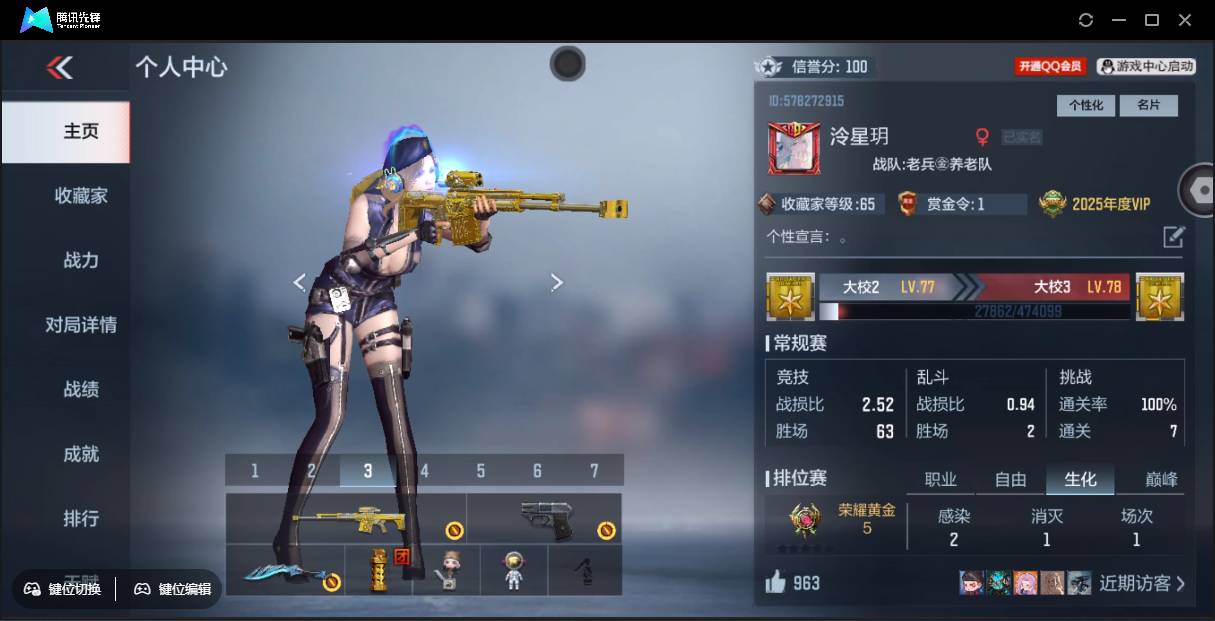Viewport: 1215px width, 621px height.
Task: Click the 开通QQ会员 button
Action: [1050, 66]
